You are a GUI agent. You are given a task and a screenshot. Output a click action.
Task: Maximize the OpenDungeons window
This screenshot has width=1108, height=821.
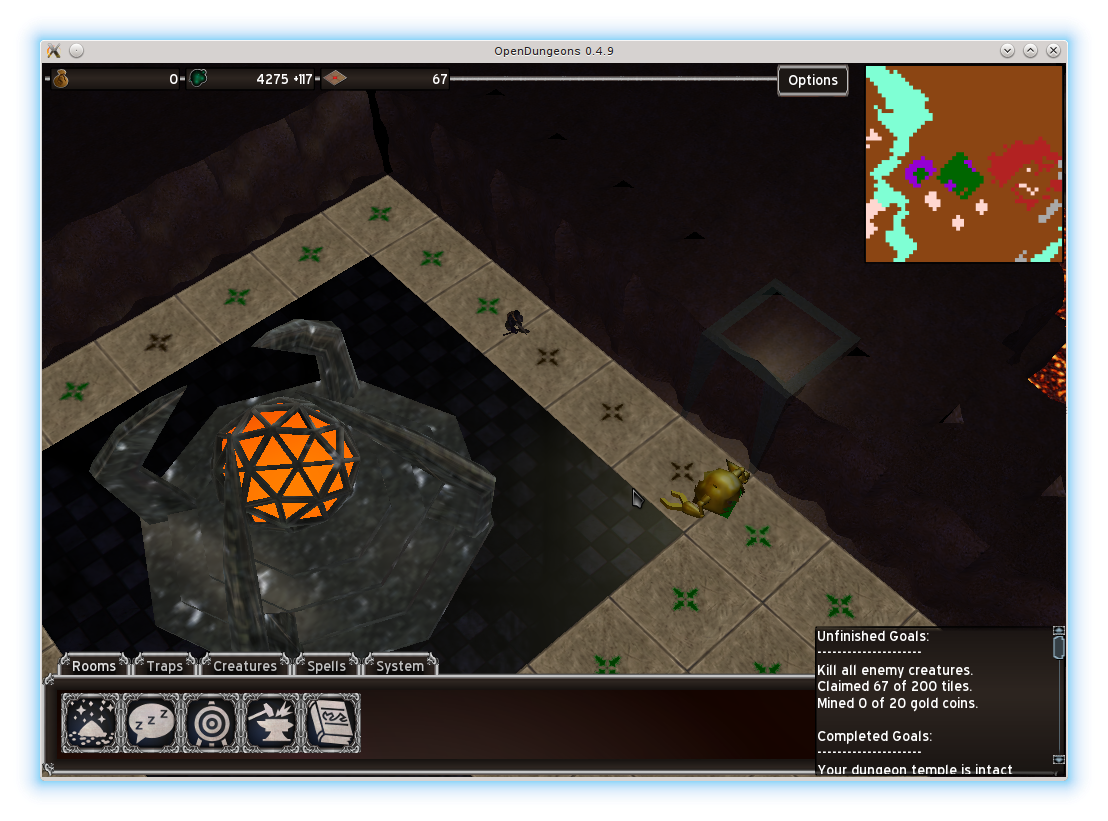point(1030,51)
